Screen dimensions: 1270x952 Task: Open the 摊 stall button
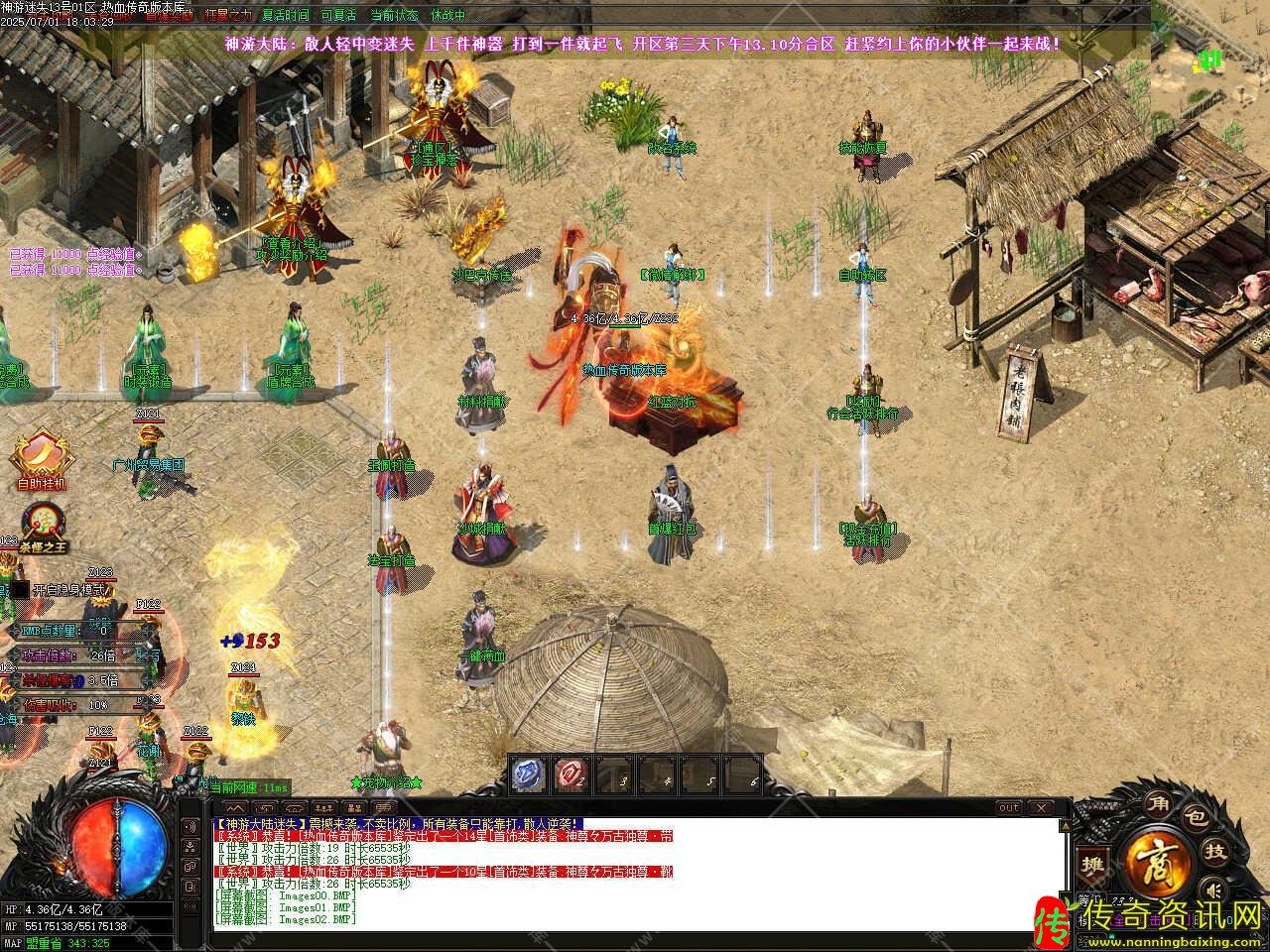coord(1093,863)
